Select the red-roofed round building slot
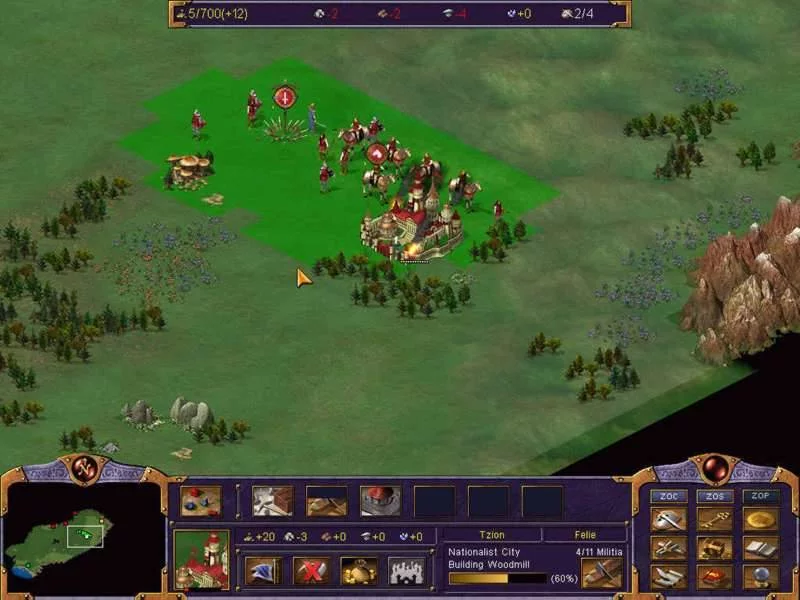The image size is (800, 600). coord(380,500)
